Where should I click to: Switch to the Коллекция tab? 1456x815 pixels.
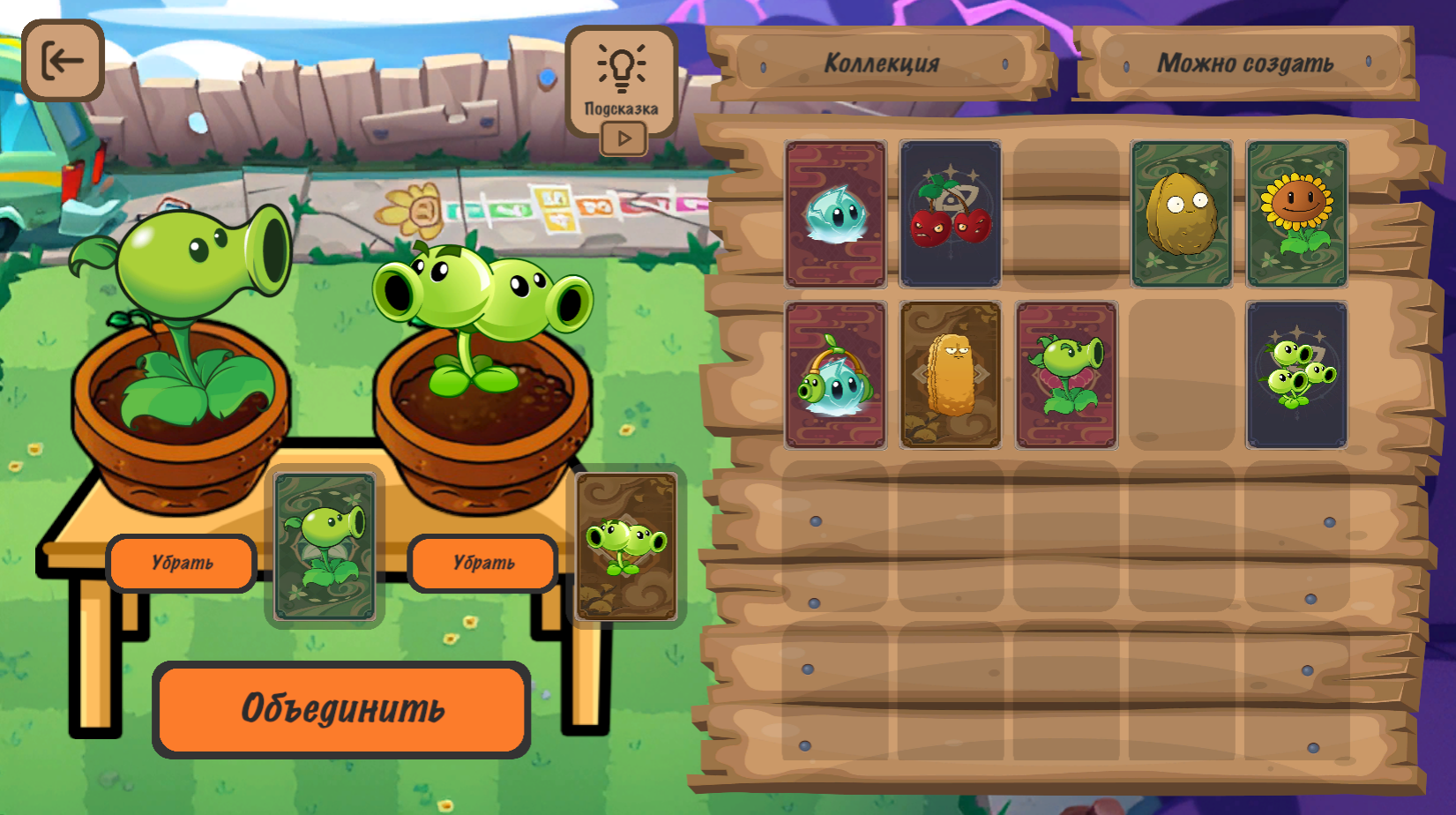point(881,62)
